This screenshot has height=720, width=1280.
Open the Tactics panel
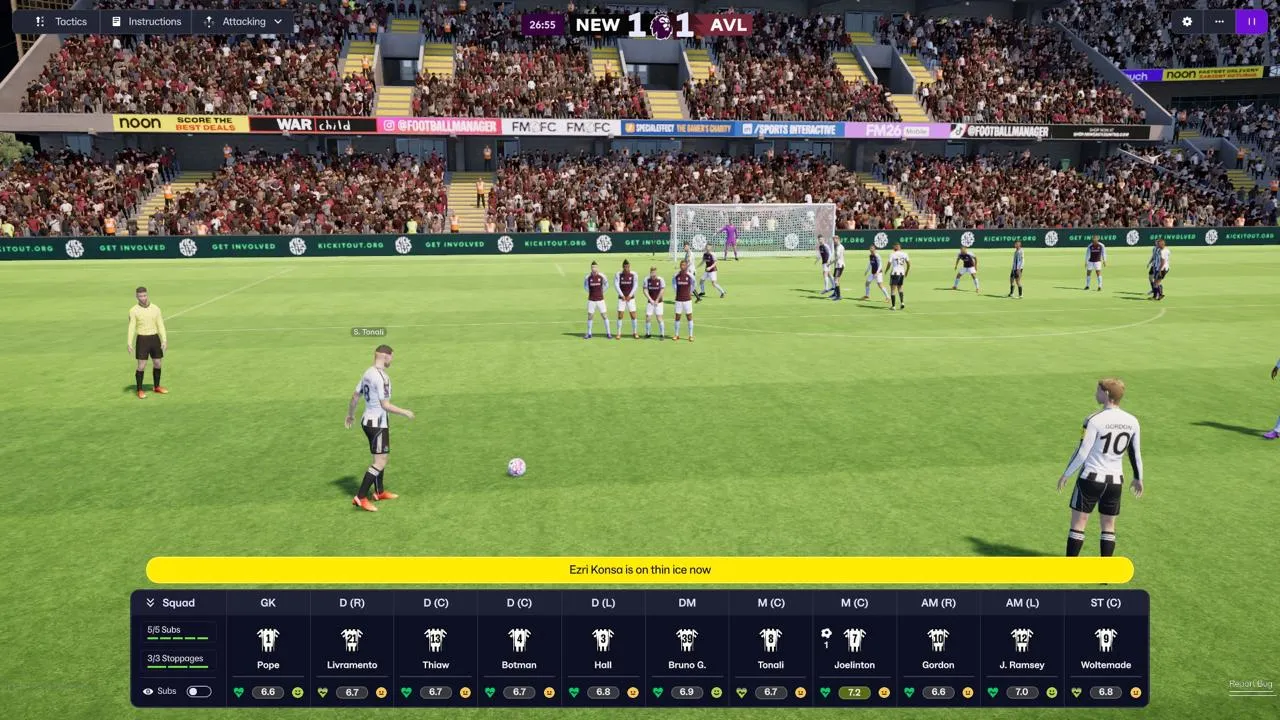click(x=61, y=21)
